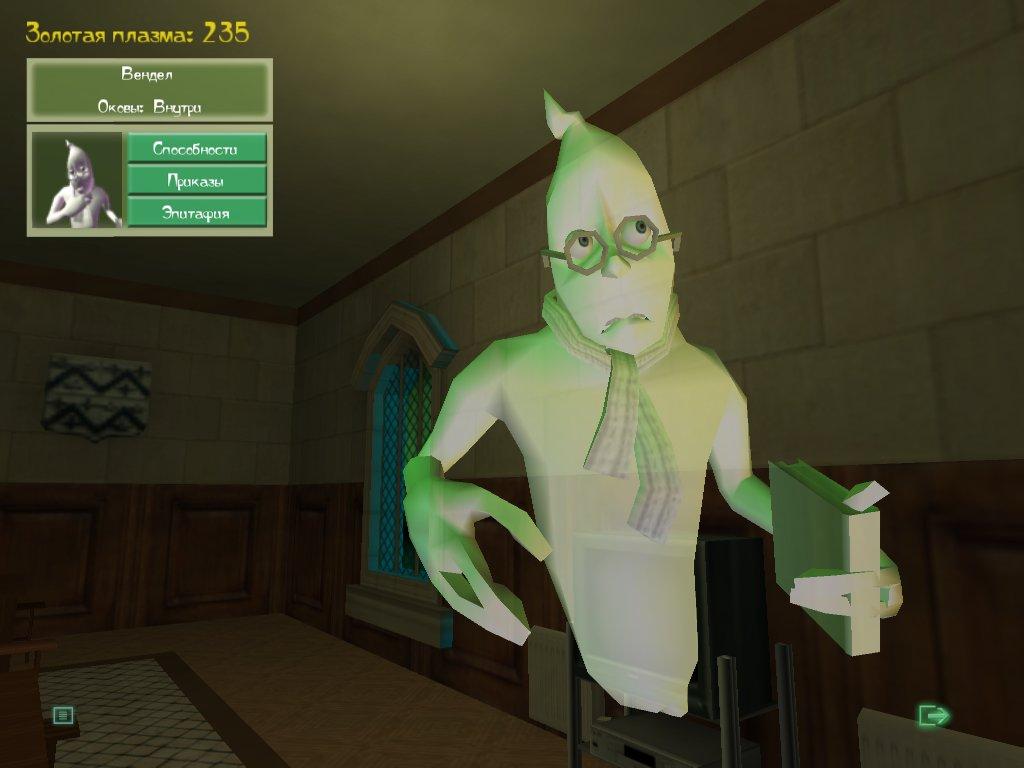Open the list icon in bottom-left corner
Viewport: 1024px width, 768px height.
coord(63,714)
